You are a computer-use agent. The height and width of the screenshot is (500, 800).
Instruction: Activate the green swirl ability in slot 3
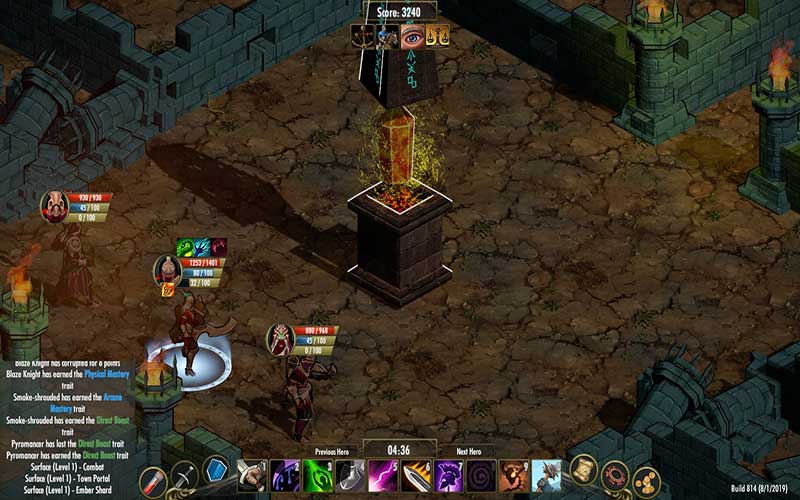(318, 475)
